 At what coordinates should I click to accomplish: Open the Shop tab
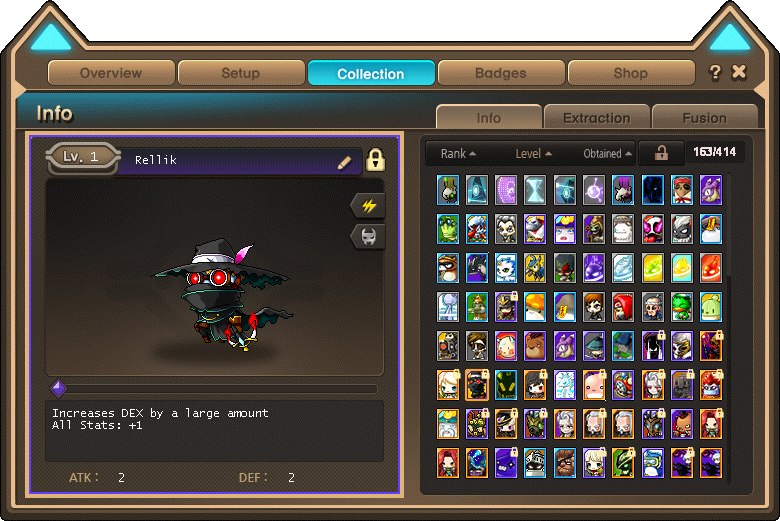630,73
